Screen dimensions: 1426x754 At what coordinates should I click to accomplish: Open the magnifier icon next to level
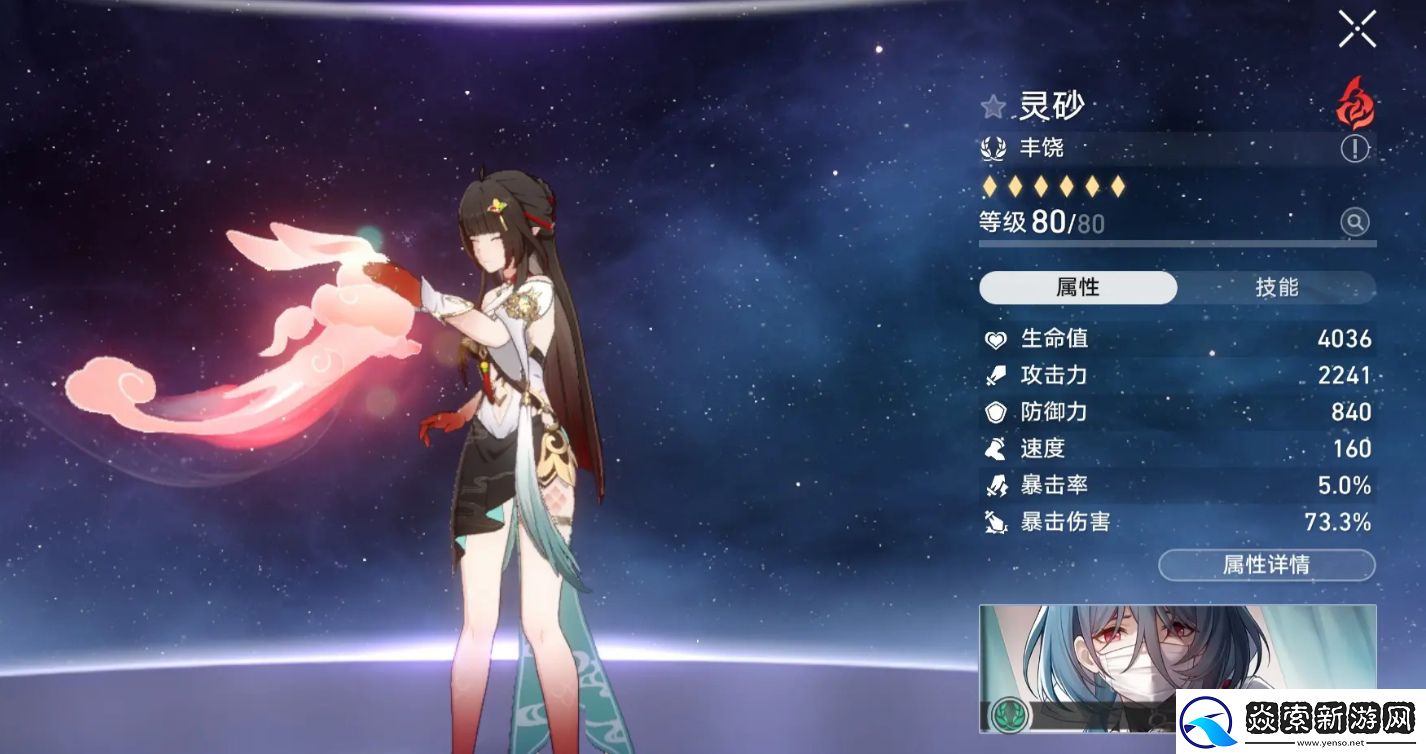click(x=1354, y=222)
